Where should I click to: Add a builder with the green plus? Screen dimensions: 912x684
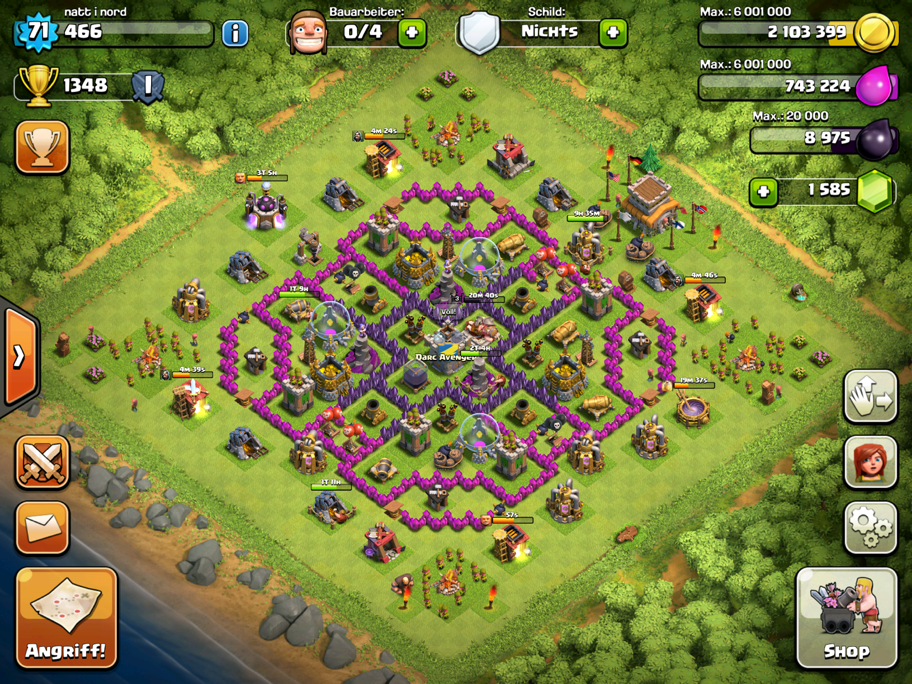click(x=411, y=33)
